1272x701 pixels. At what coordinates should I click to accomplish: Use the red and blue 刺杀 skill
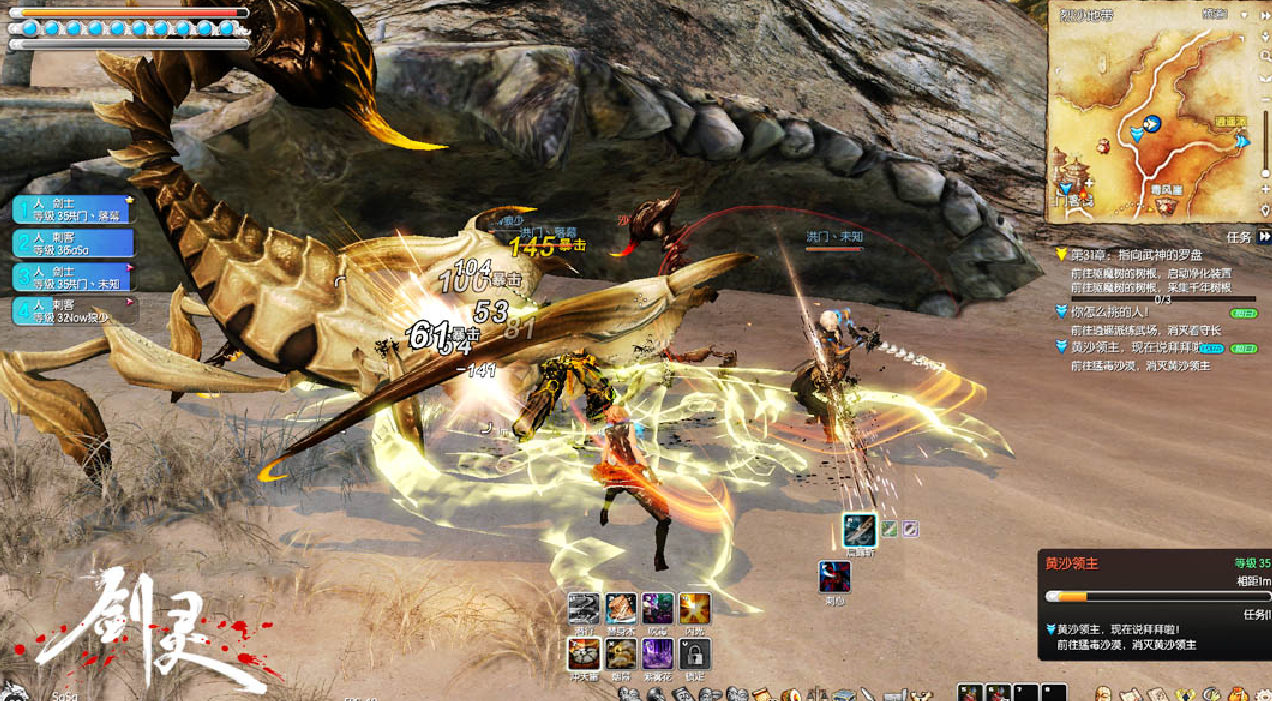tap(835, 577)
